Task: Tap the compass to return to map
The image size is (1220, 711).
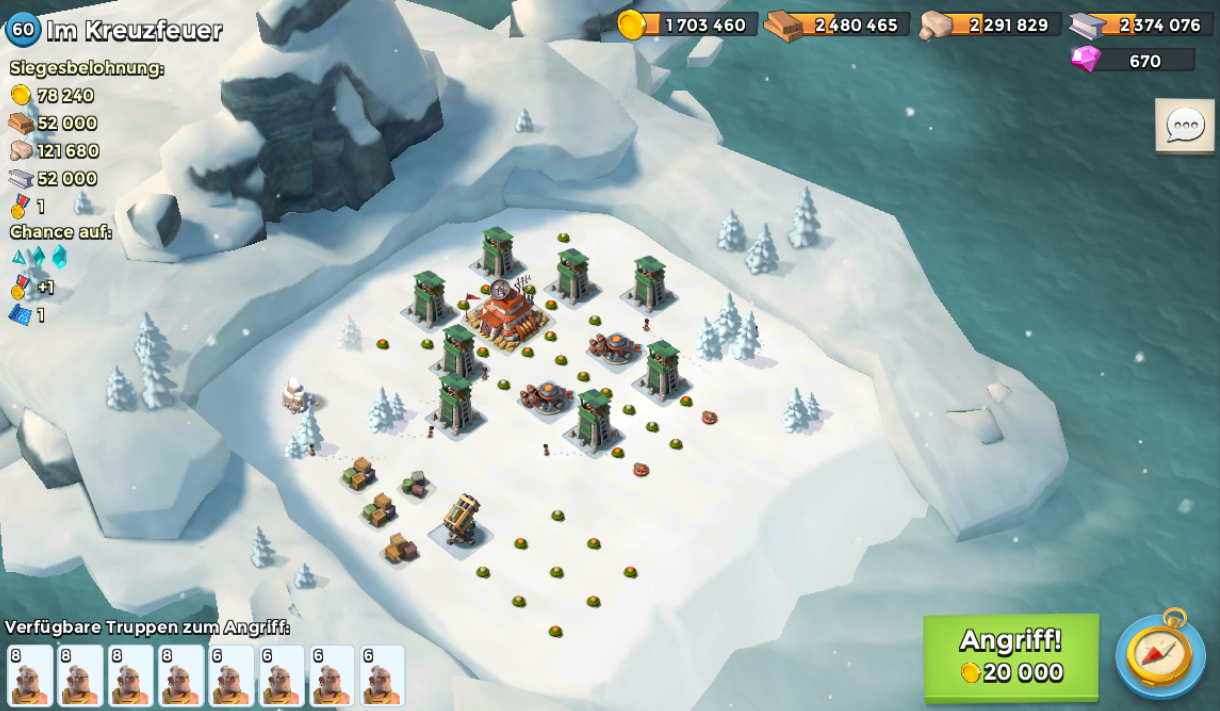Action: tap(1160, 654)
